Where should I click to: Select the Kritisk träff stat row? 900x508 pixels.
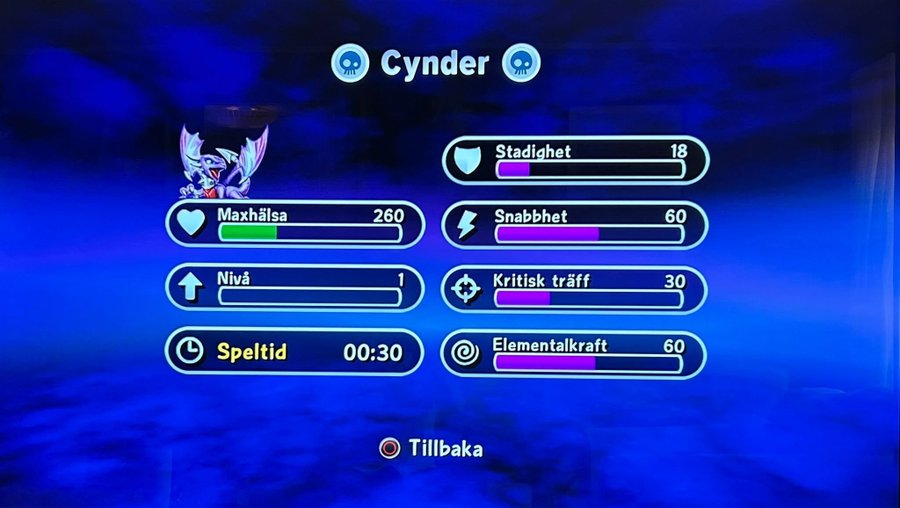(575, 290)
